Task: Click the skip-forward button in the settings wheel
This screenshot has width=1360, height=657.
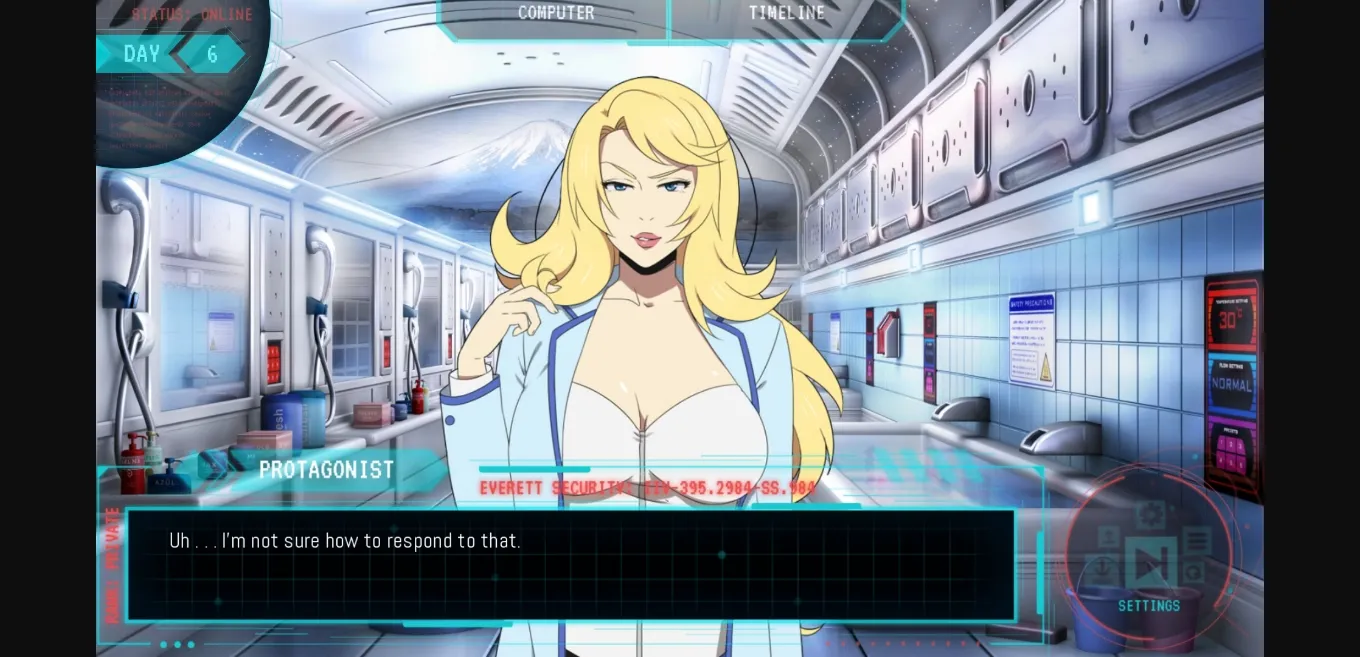Action: (x=1151, y=562)
